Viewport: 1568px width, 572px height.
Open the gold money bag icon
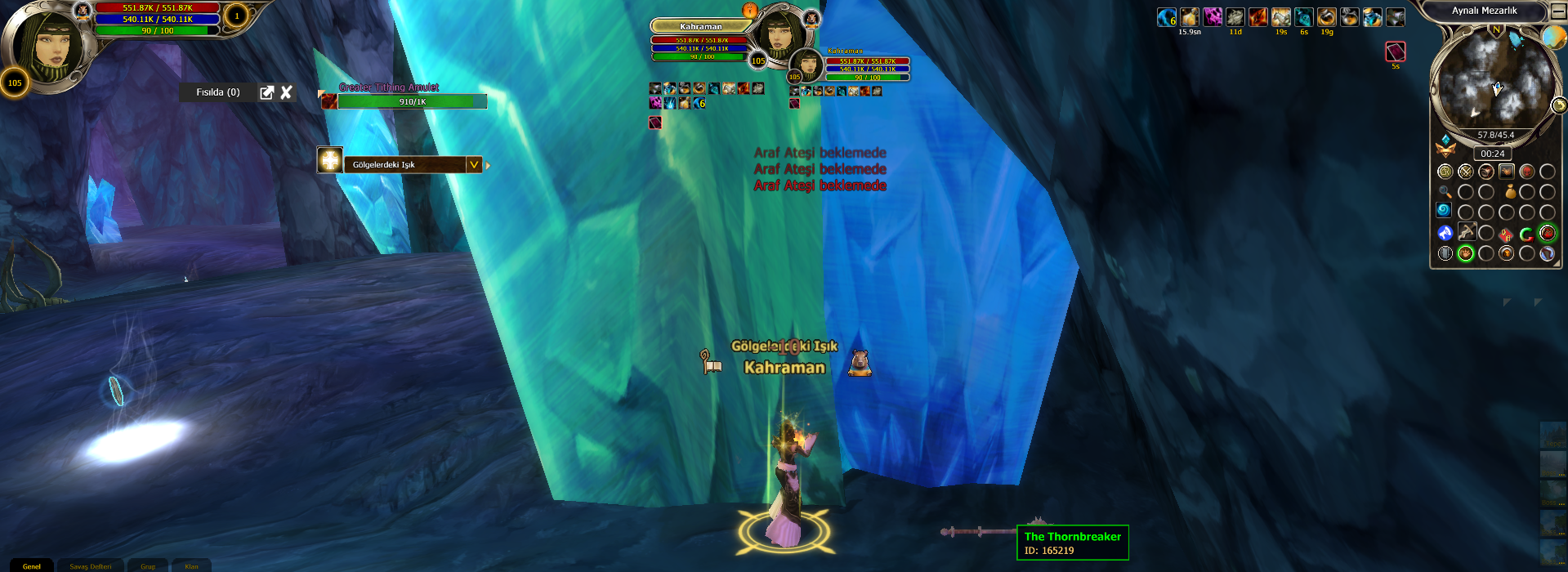point(1511,192)
